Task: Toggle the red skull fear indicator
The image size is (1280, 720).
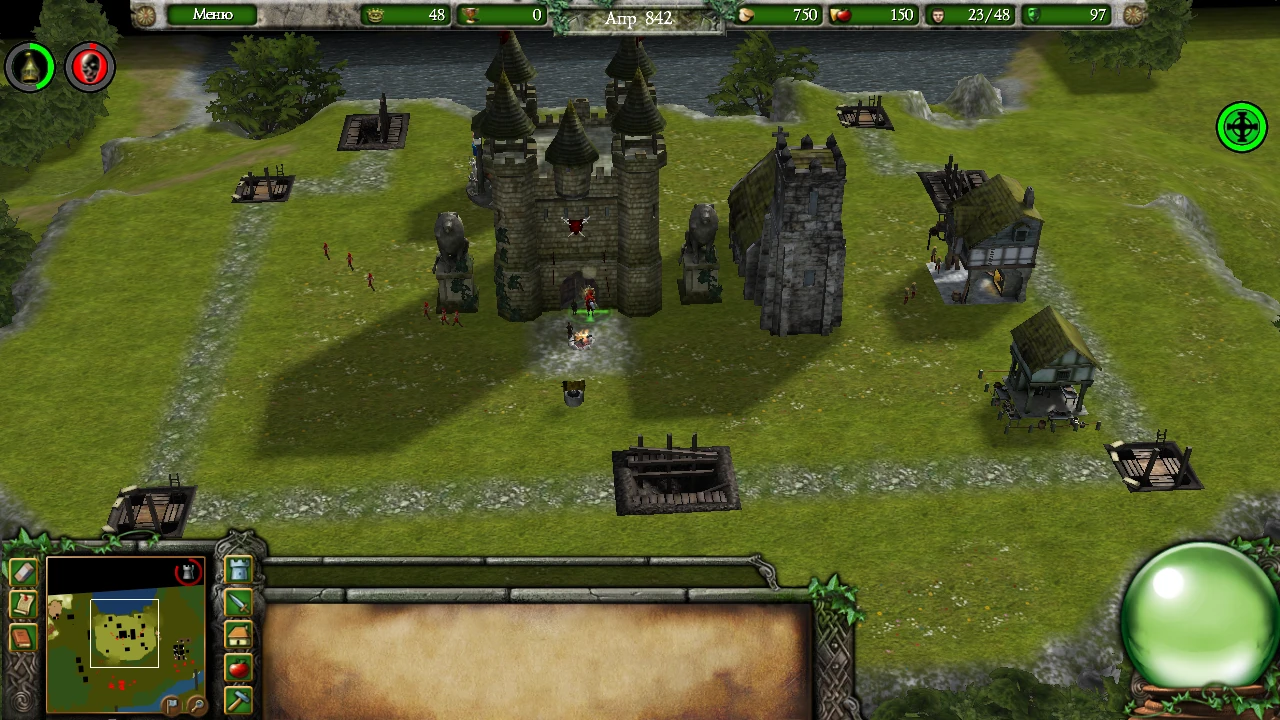Action: coord(90,66)
